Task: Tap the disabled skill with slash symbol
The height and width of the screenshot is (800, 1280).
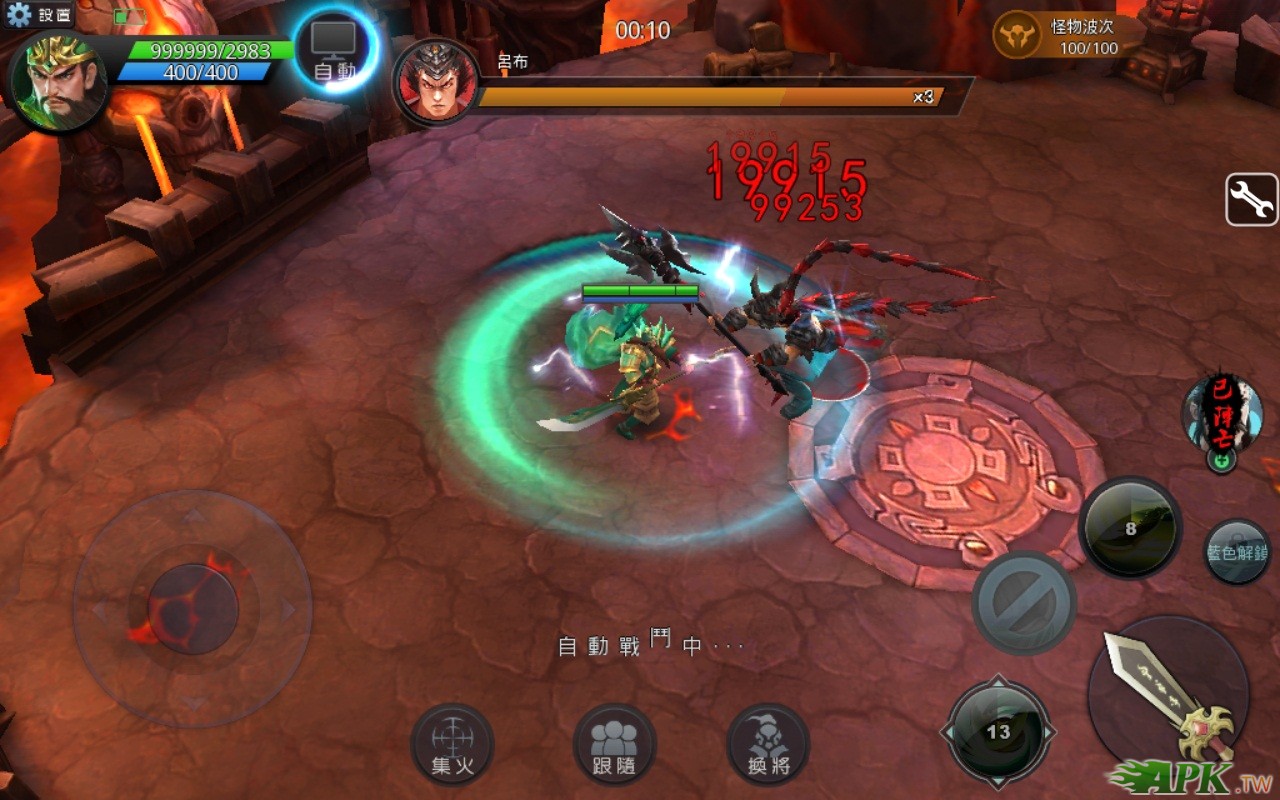Action: 1024,603
